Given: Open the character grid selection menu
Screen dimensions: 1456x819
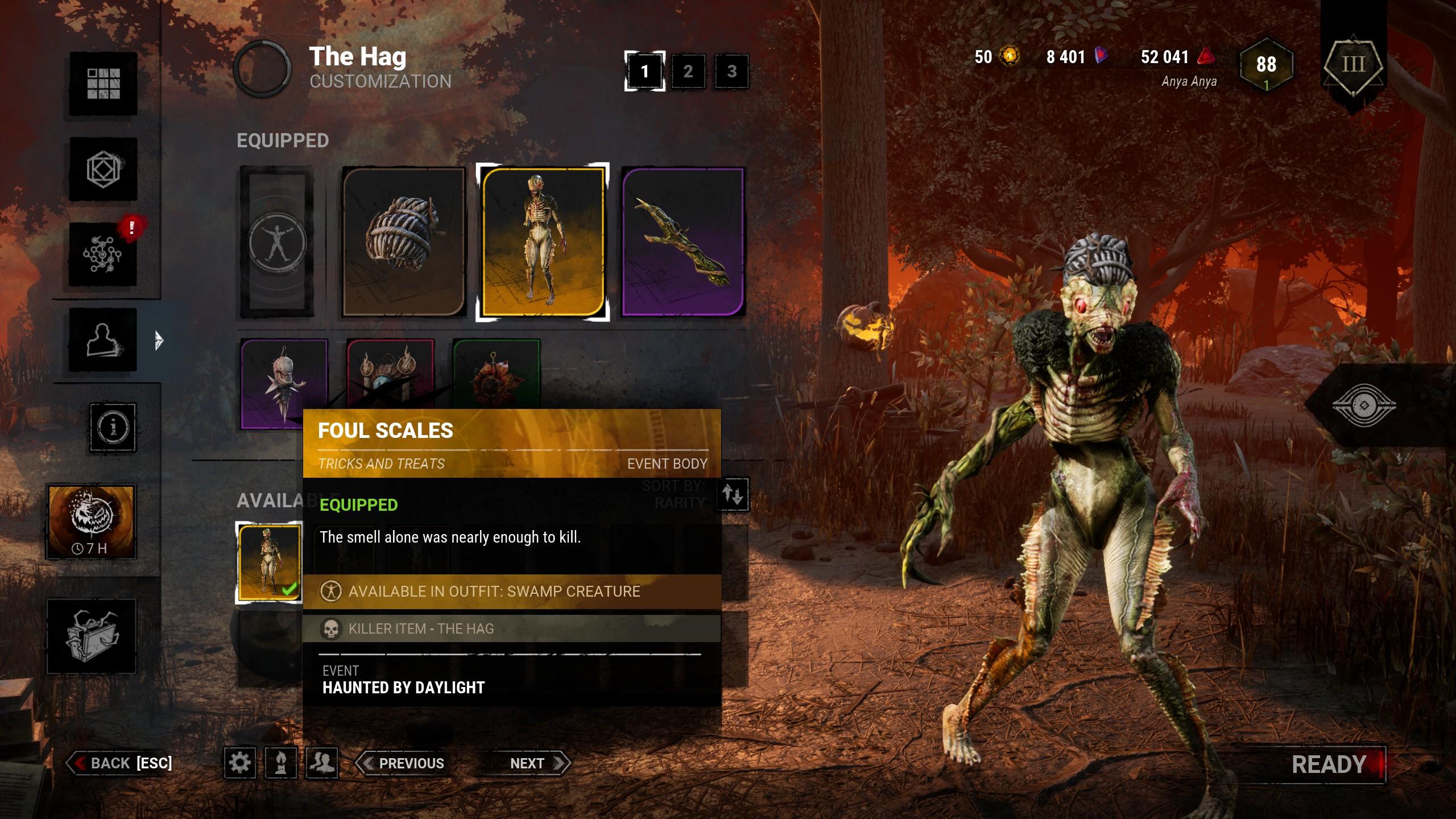Looking at the screenshot, I should pyautogui.click(x=103, y=84).
